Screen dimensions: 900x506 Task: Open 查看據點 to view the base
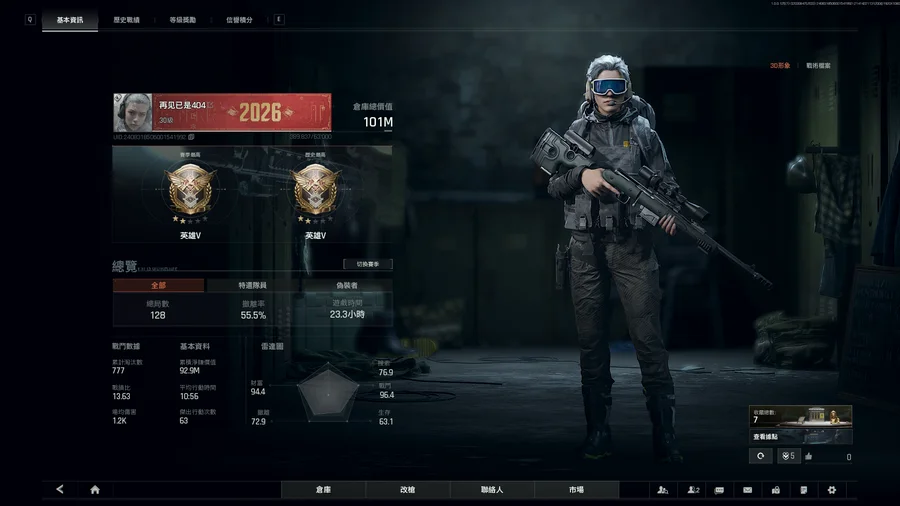tap(766, 436)
